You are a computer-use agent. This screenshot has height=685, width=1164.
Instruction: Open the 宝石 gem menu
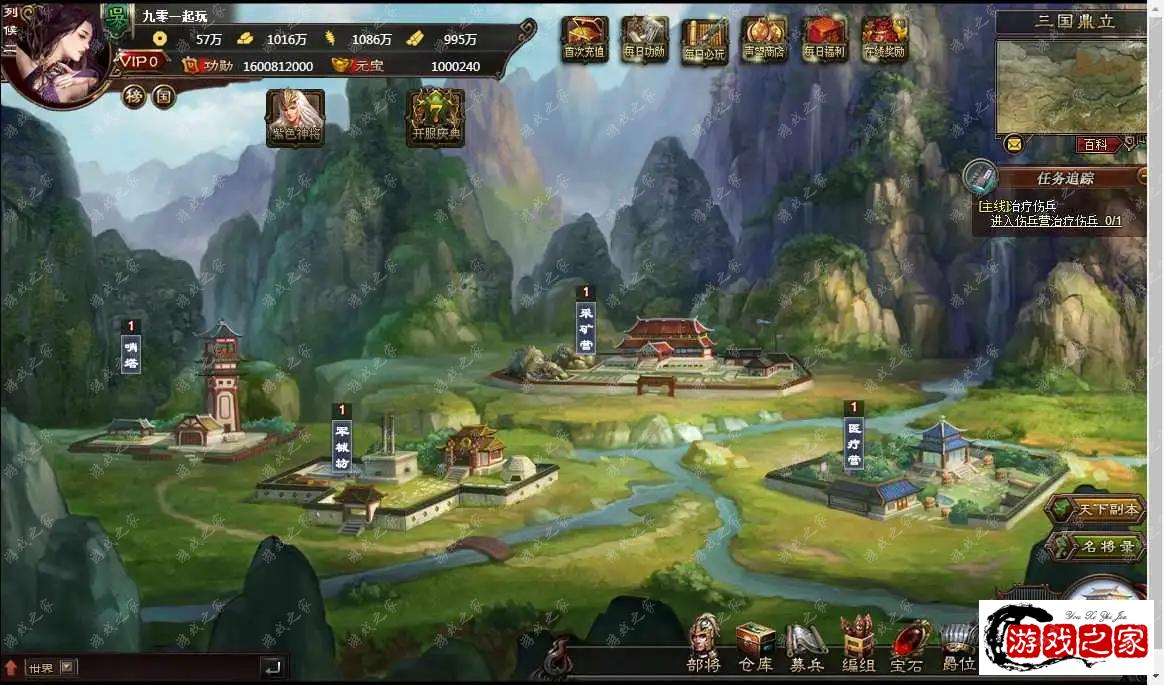[x=907, y=645]
